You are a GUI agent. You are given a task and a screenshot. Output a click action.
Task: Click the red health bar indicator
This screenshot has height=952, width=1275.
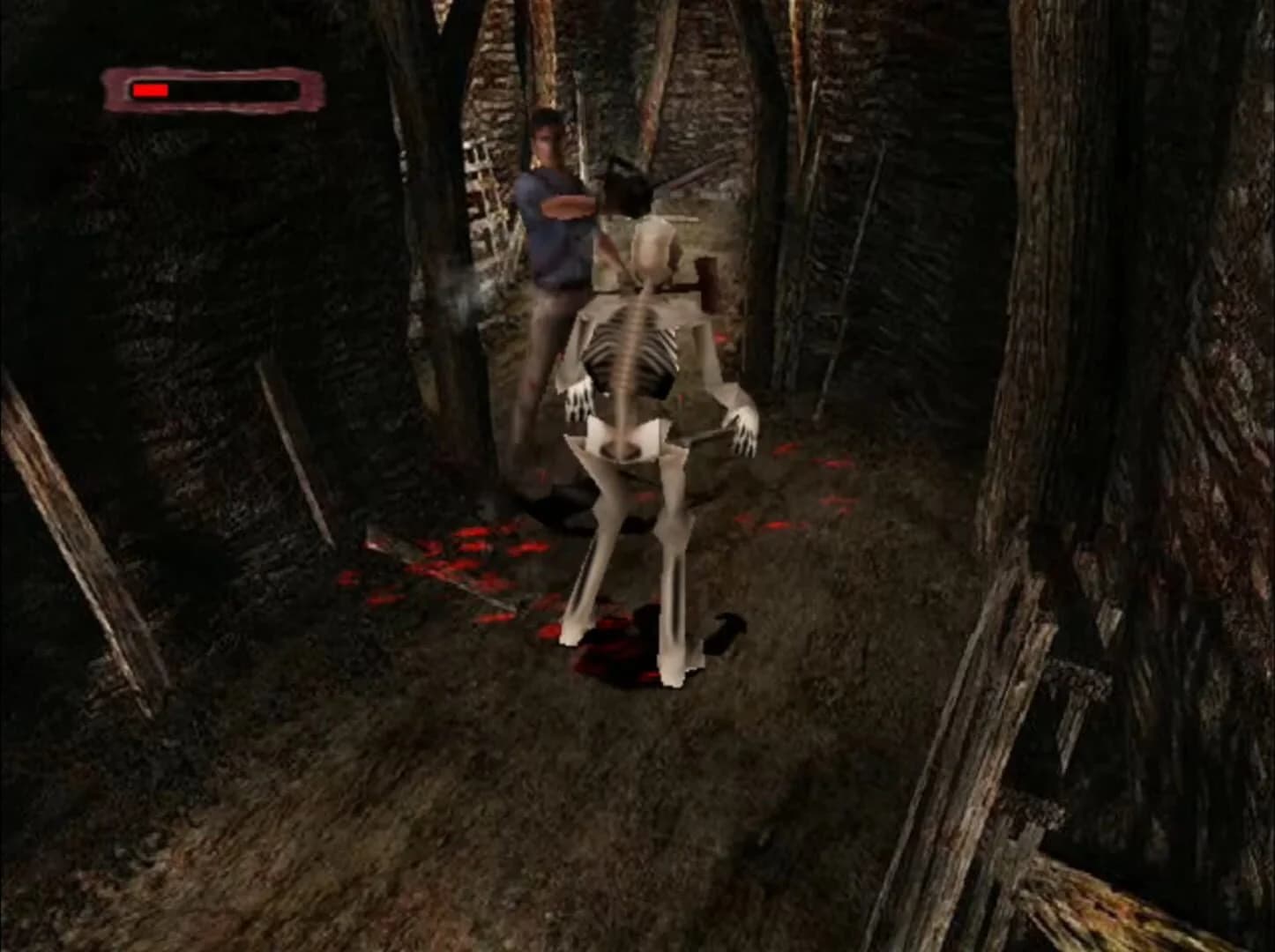(152, 88)
